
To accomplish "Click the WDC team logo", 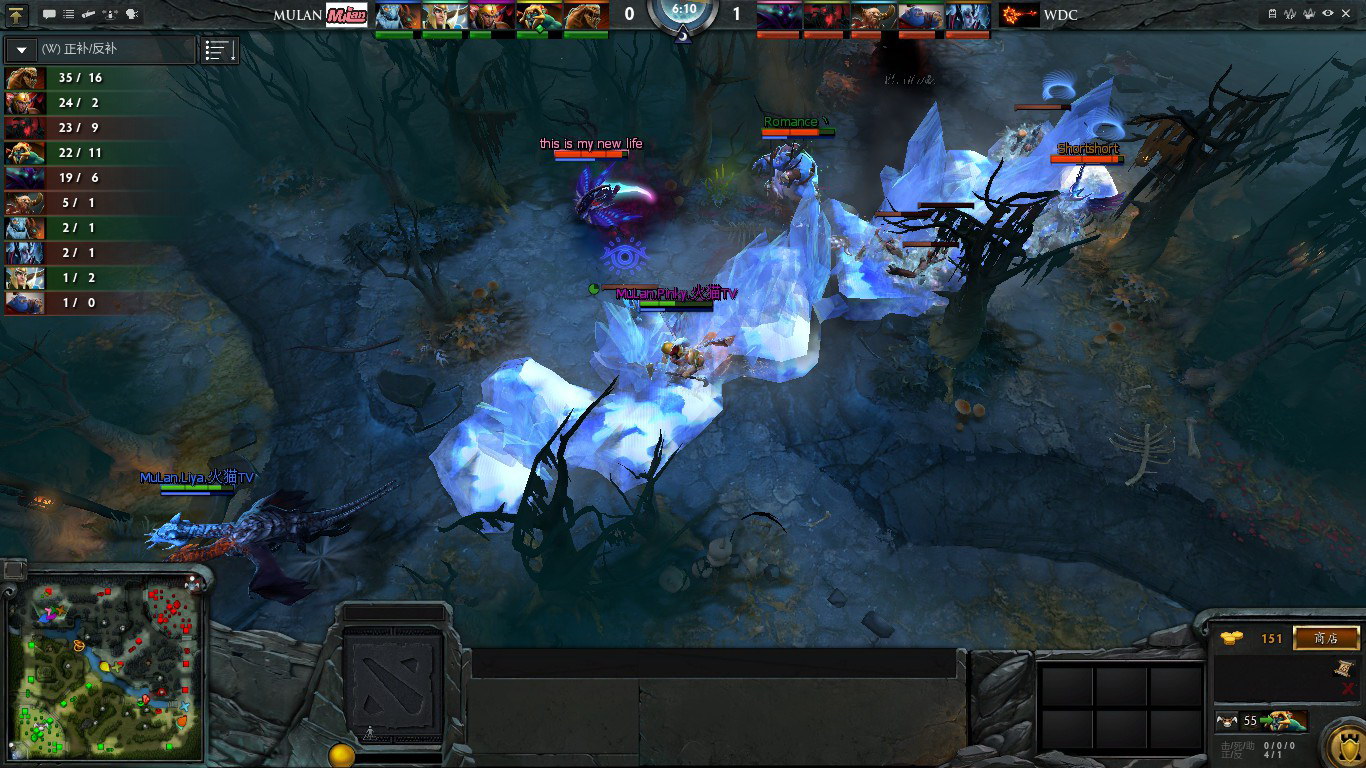I will [x=1018, y=15].
